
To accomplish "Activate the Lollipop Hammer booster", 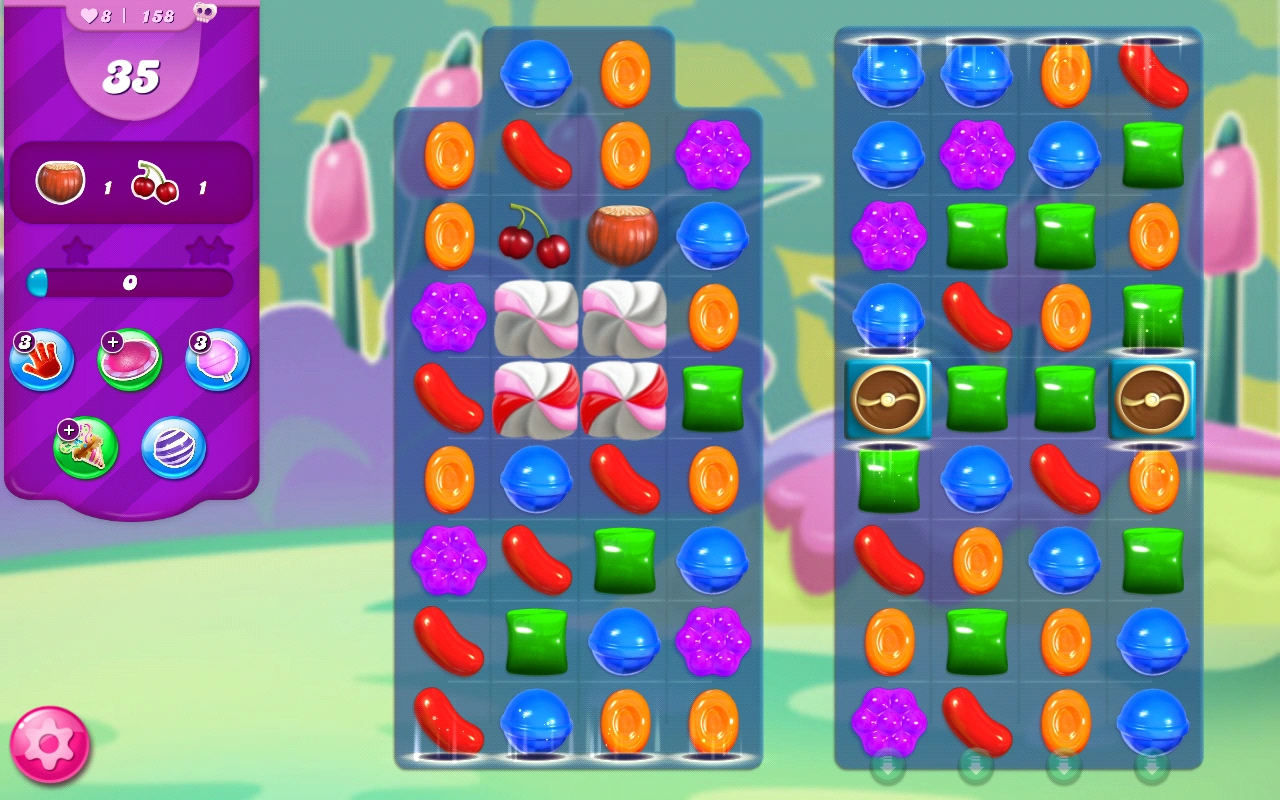I will pyautogui.click(x=216, y=358).
